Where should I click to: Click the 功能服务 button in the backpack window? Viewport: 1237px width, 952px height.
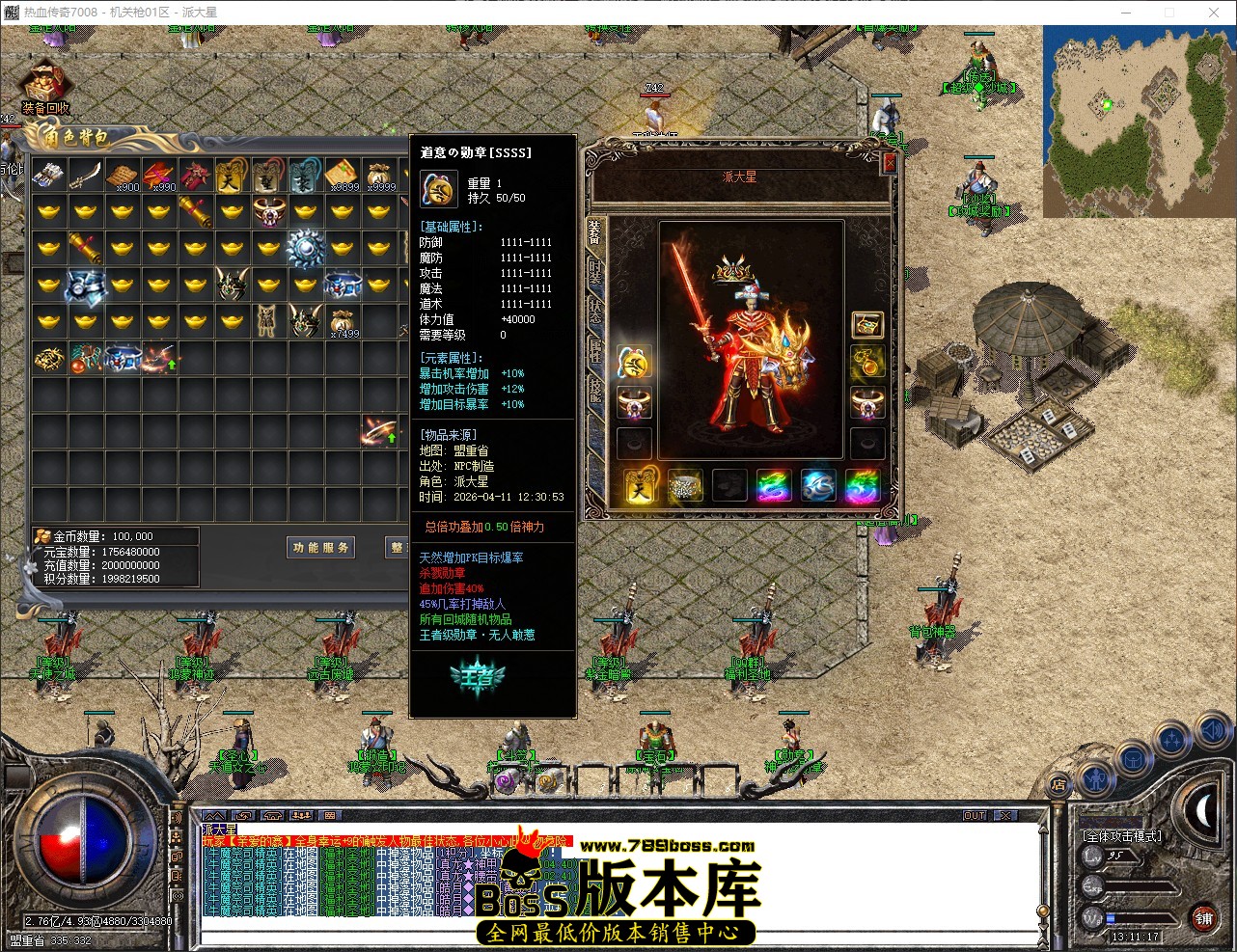(x=320, y=547)
